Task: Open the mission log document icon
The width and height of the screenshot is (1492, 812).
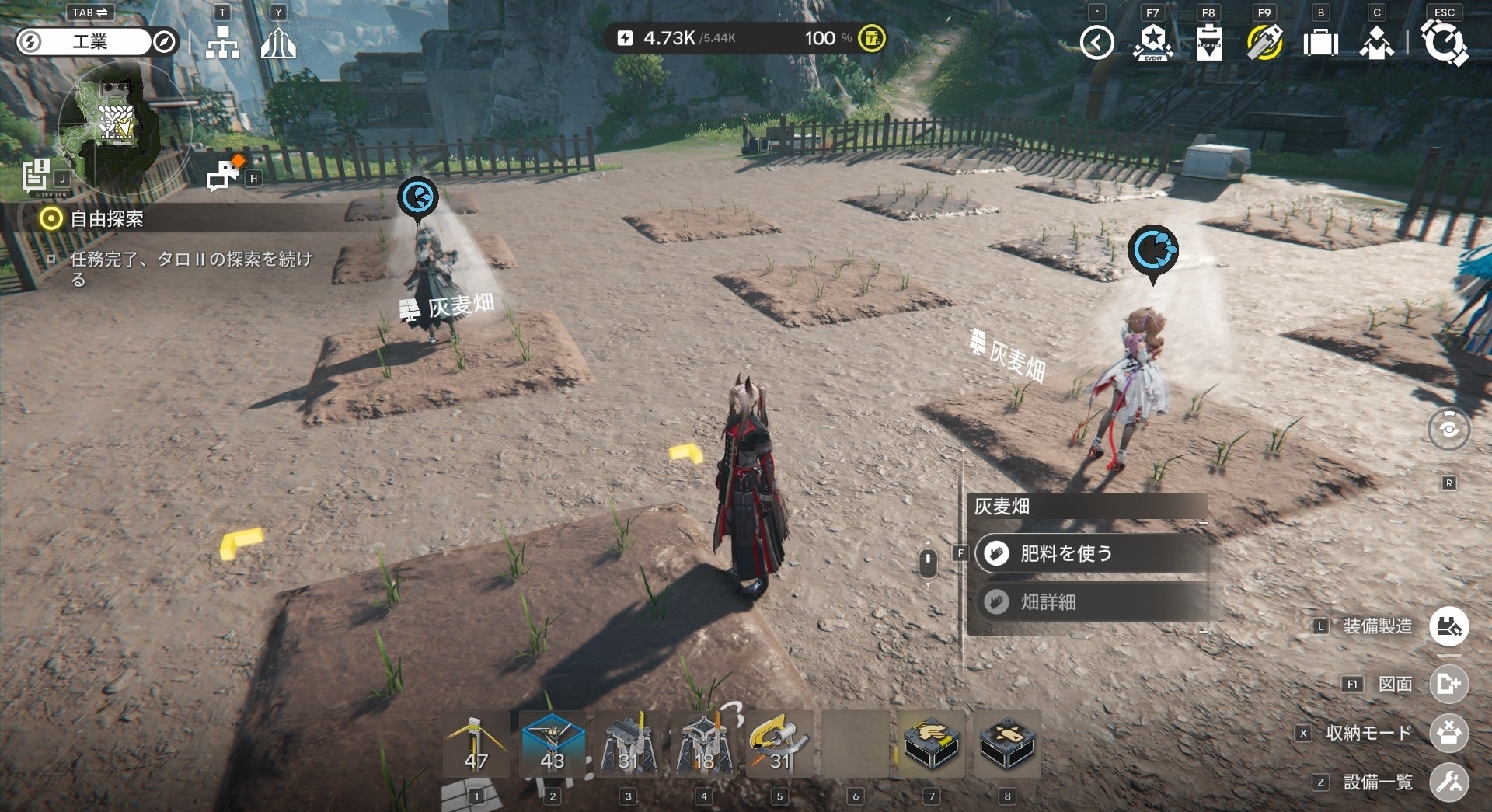Action: [x=36, y=176]
